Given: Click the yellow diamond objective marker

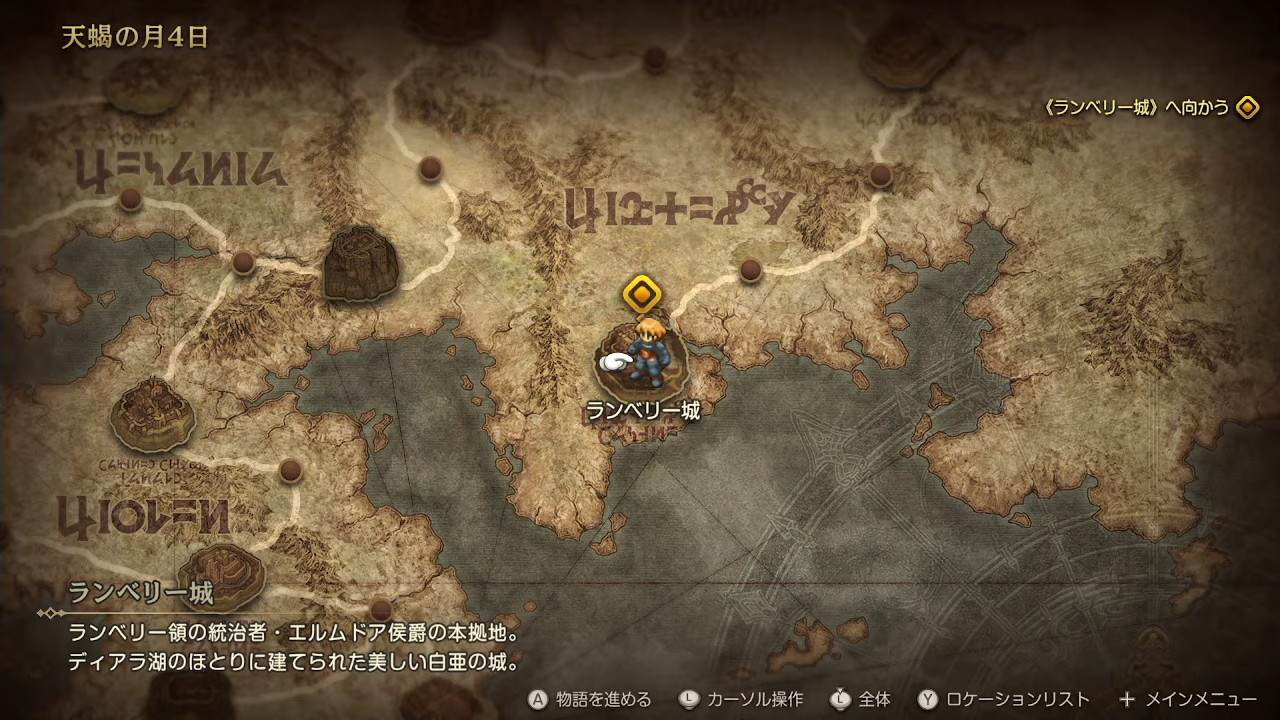Looking at the screenshot, I should [641, 294].
